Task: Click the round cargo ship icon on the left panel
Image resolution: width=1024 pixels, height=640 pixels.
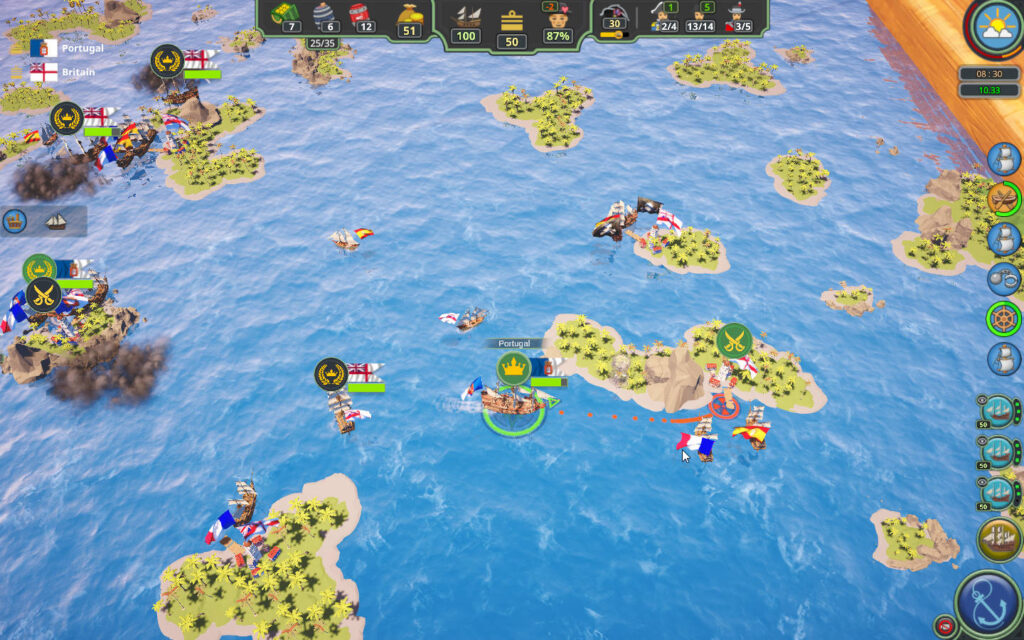Action: pos(16,221)
